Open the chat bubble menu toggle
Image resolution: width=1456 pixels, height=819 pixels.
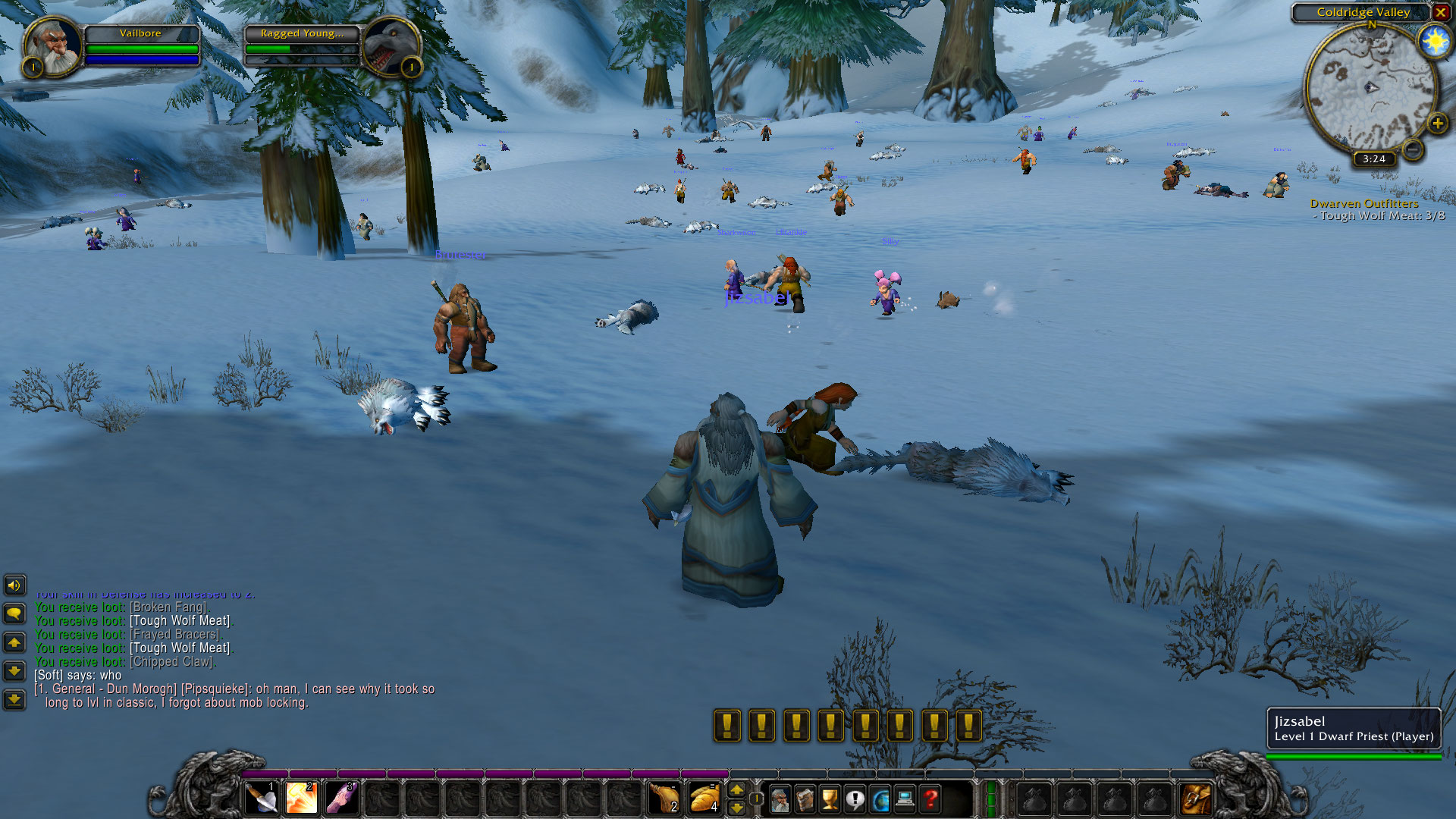click(15, 613)
